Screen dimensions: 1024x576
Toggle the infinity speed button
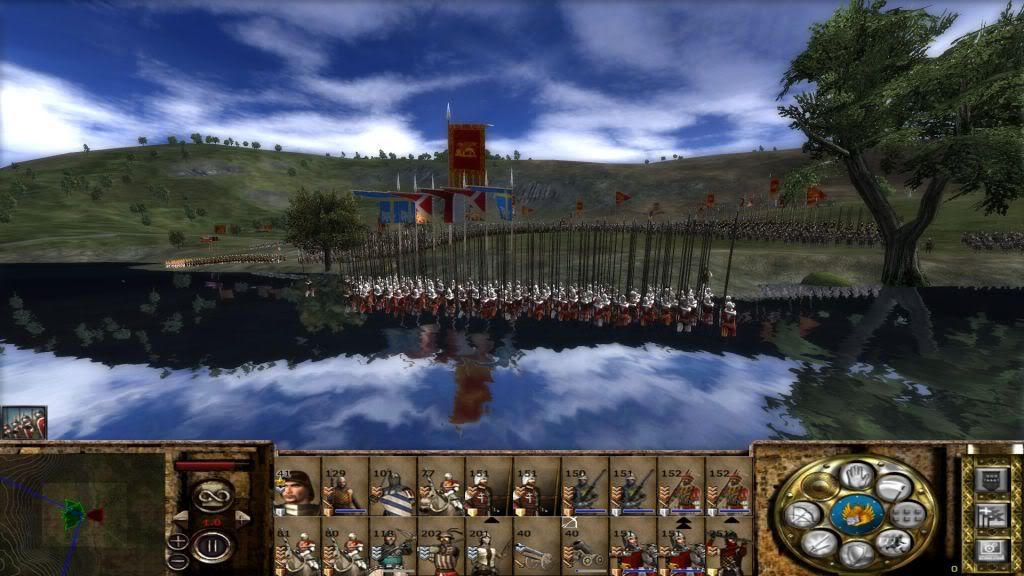click(212, 496)
